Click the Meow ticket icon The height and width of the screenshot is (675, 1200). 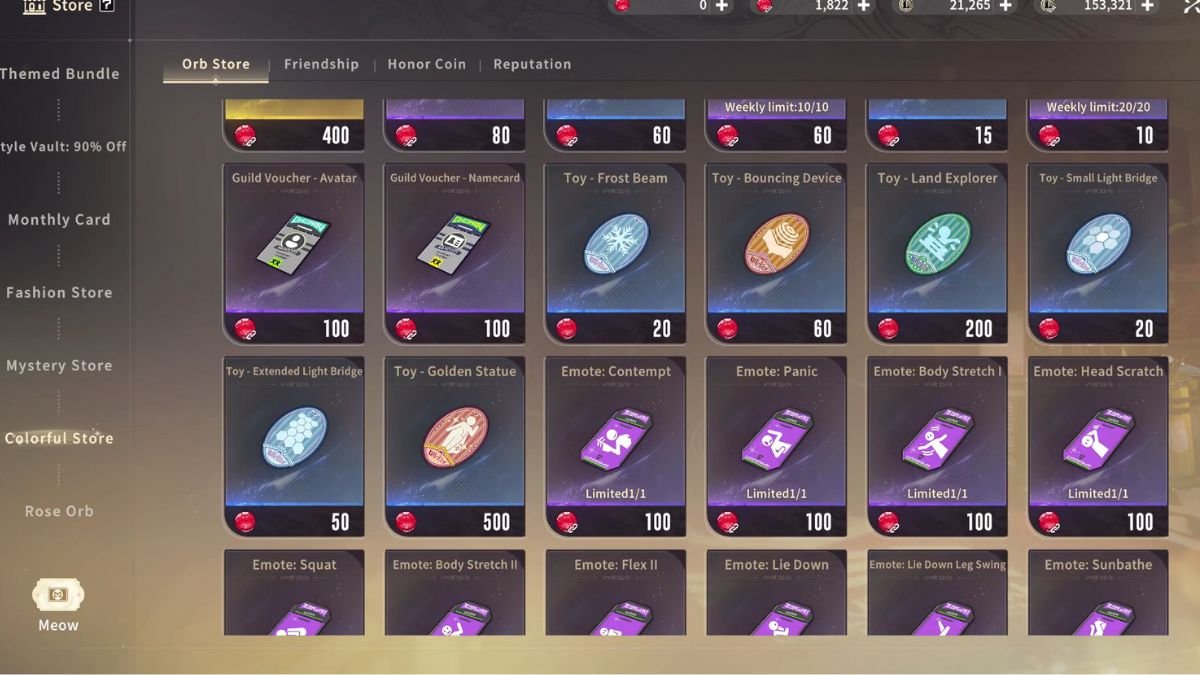click(58, 596)
